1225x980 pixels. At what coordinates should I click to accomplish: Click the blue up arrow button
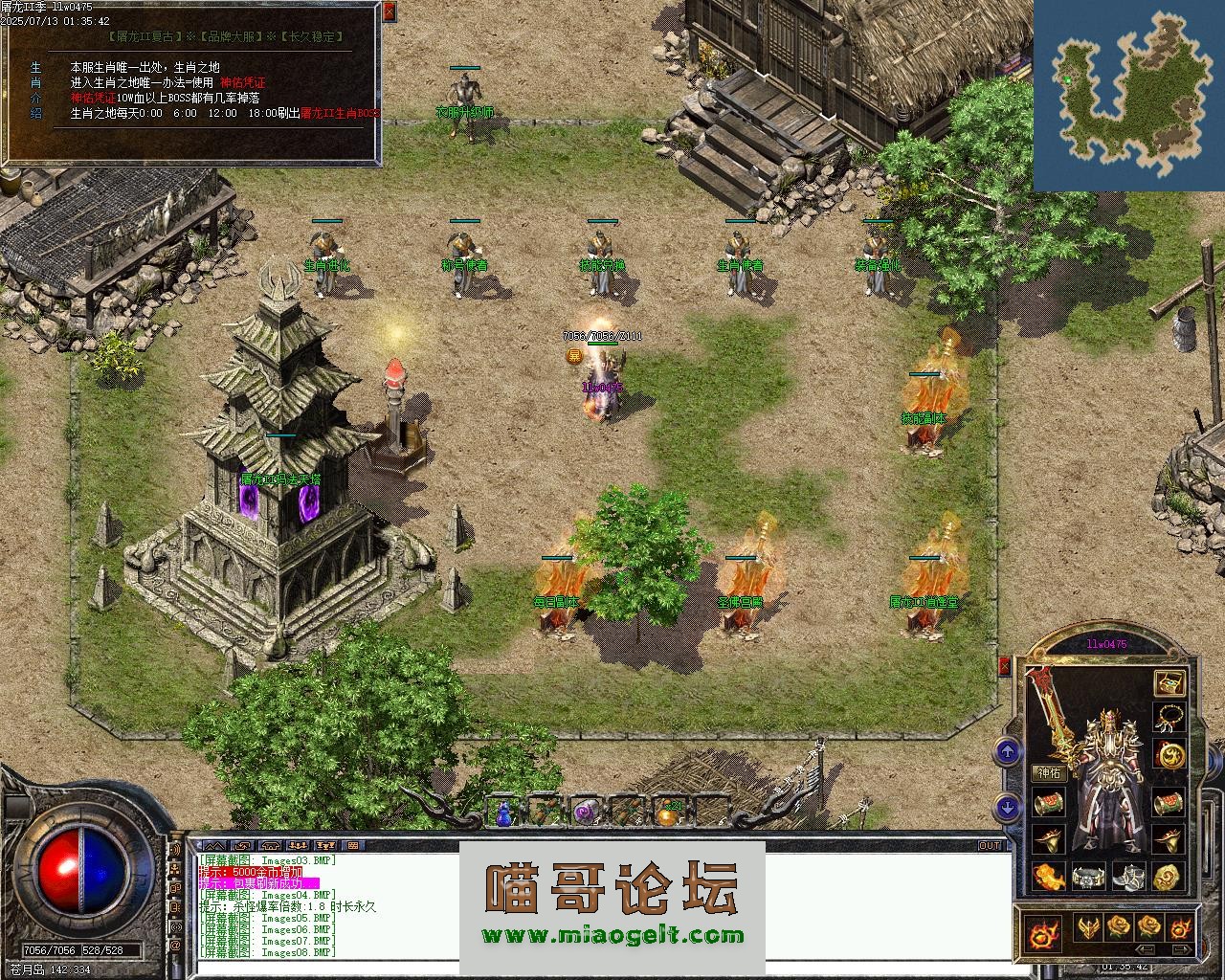coord(1007,751)
